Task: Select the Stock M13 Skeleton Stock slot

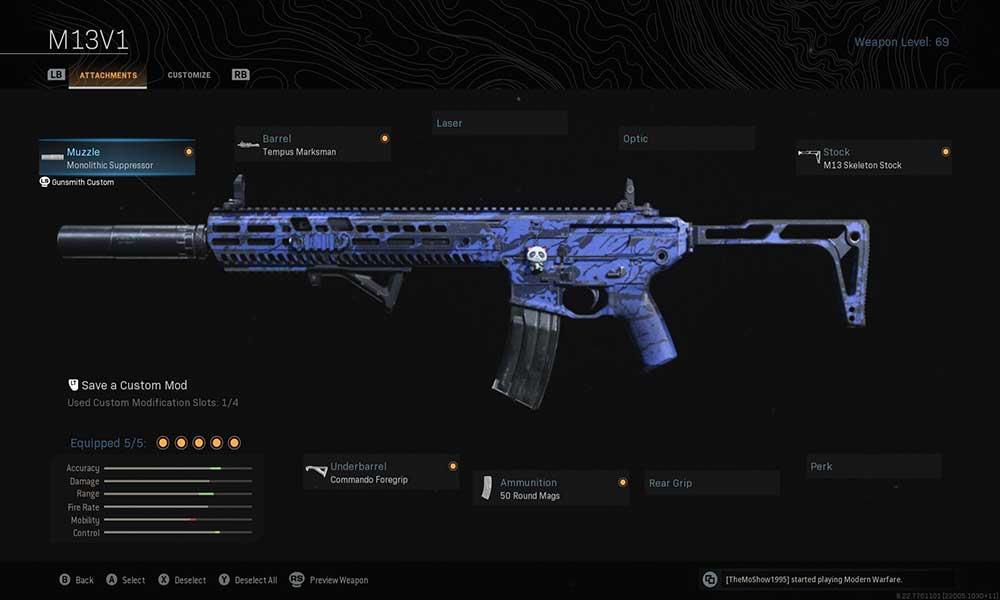Action: 873,158
